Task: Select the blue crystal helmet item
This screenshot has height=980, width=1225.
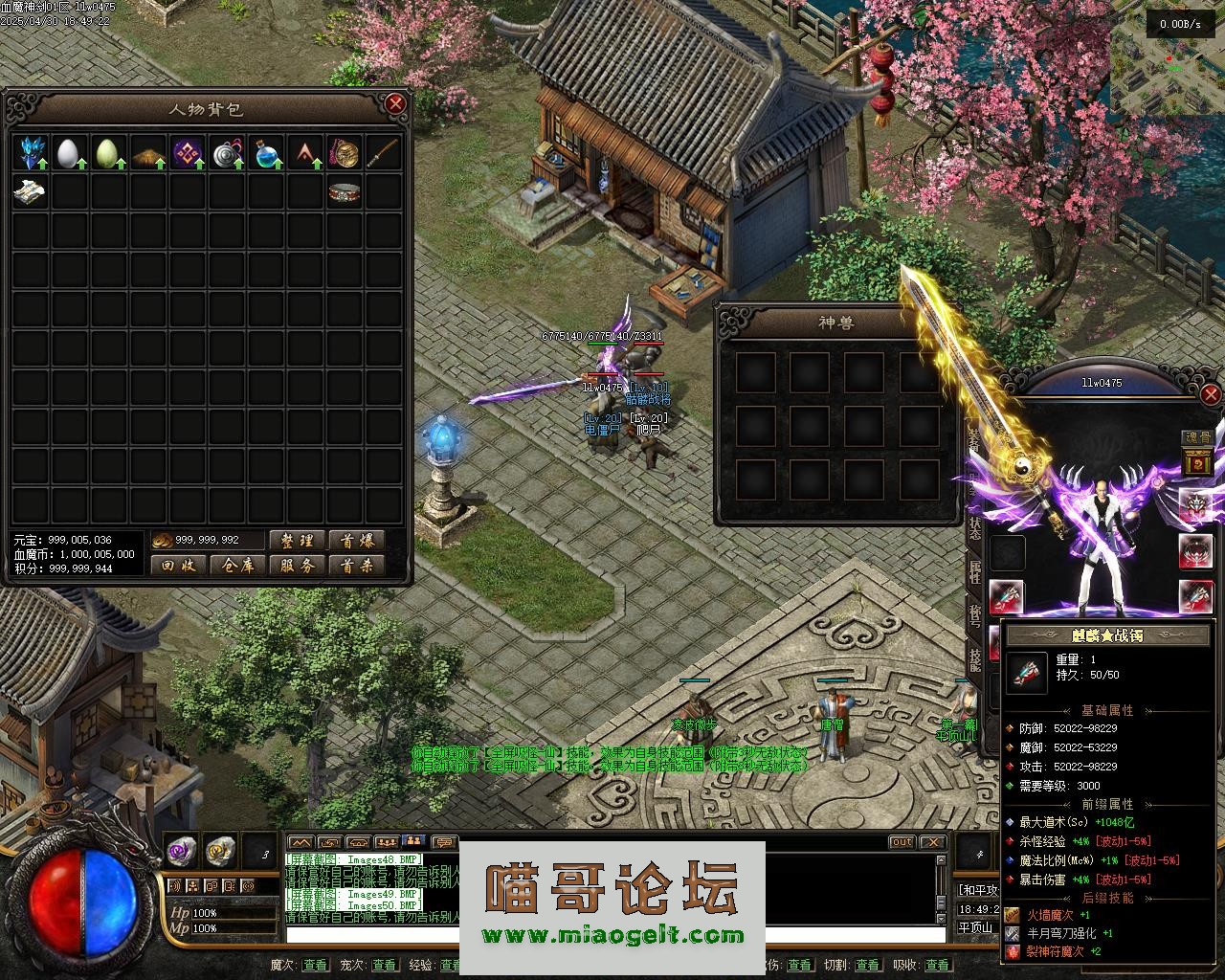Action: [x=32, y=152]
